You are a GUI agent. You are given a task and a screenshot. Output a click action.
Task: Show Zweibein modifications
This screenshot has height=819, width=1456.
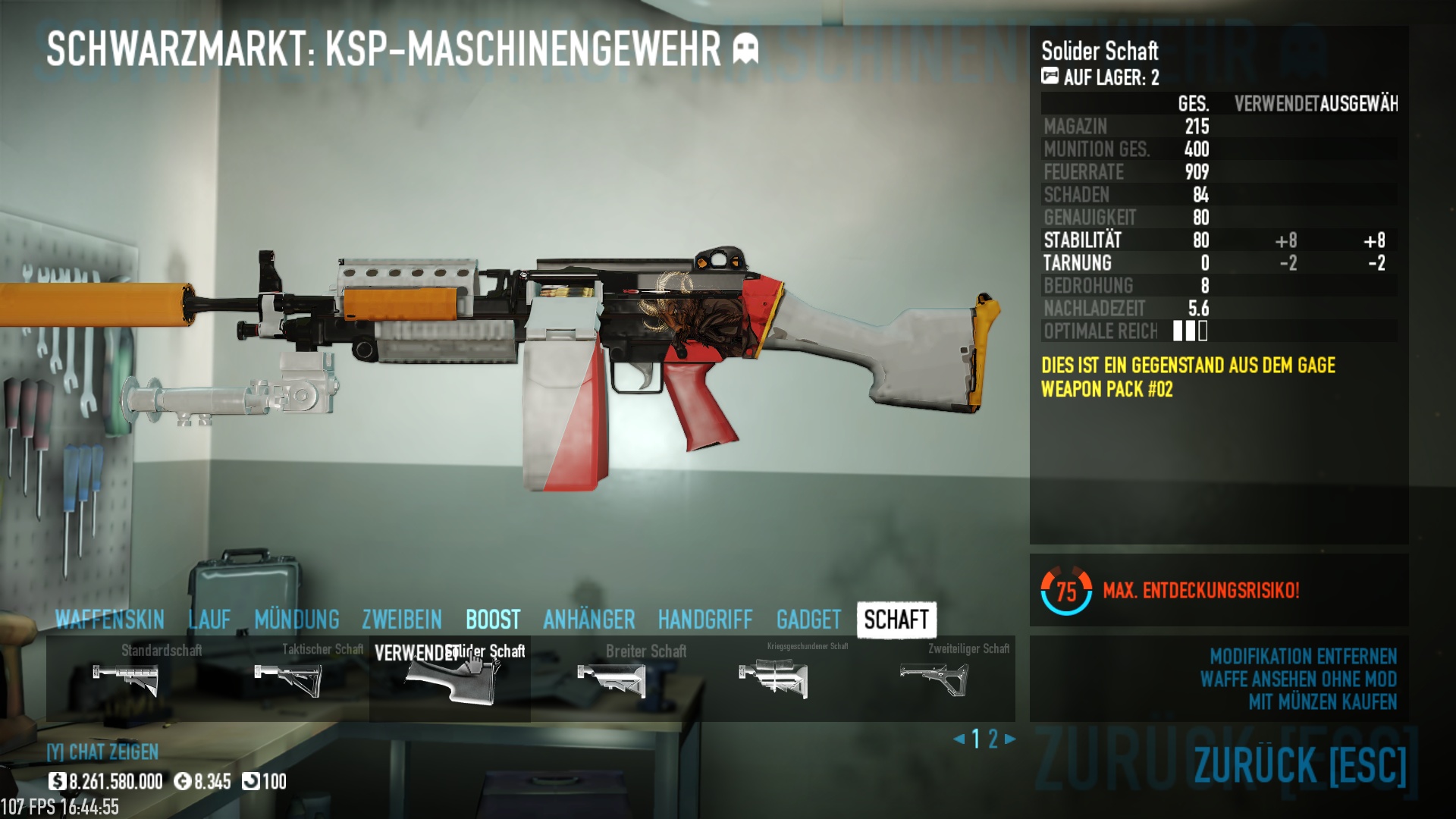pos(402,620)
